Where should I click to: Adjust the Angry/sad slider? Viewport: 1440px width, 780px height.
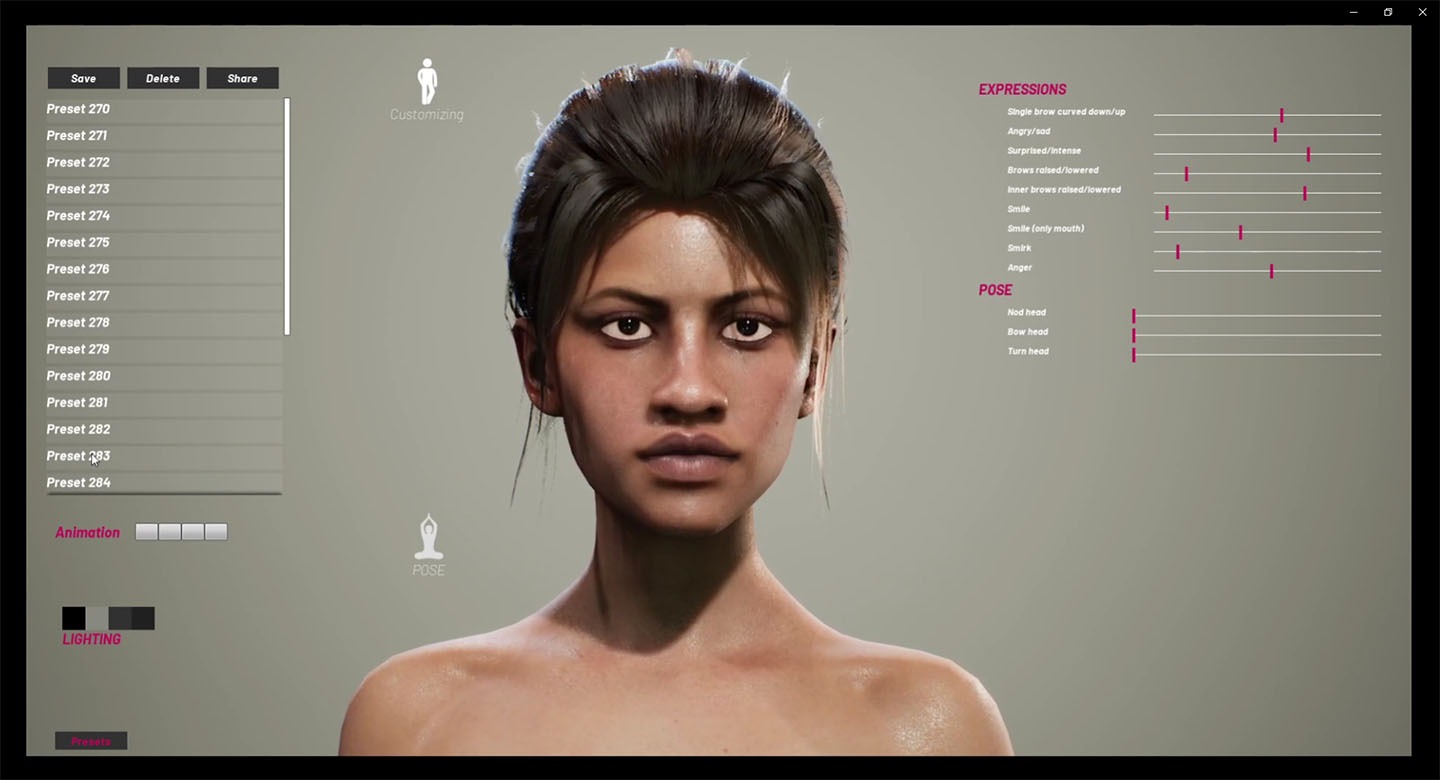(x=1275, y=135)
